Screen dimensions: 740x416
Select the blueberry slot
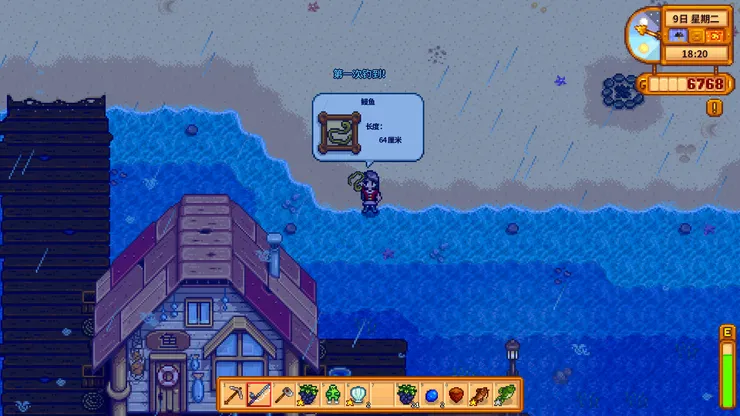431,394
